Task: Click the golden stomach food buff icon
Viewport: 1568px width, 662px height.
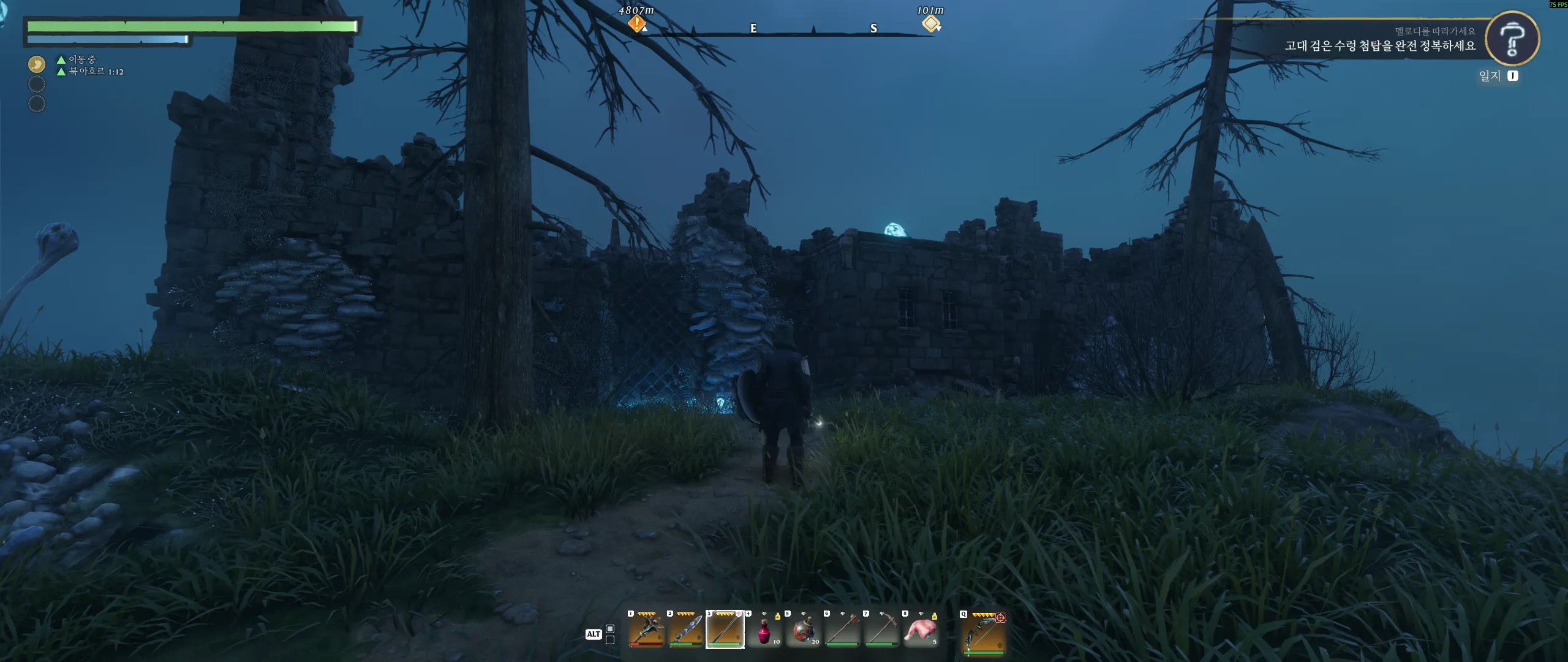Action: pyautogui.click(x=37, y=64)
